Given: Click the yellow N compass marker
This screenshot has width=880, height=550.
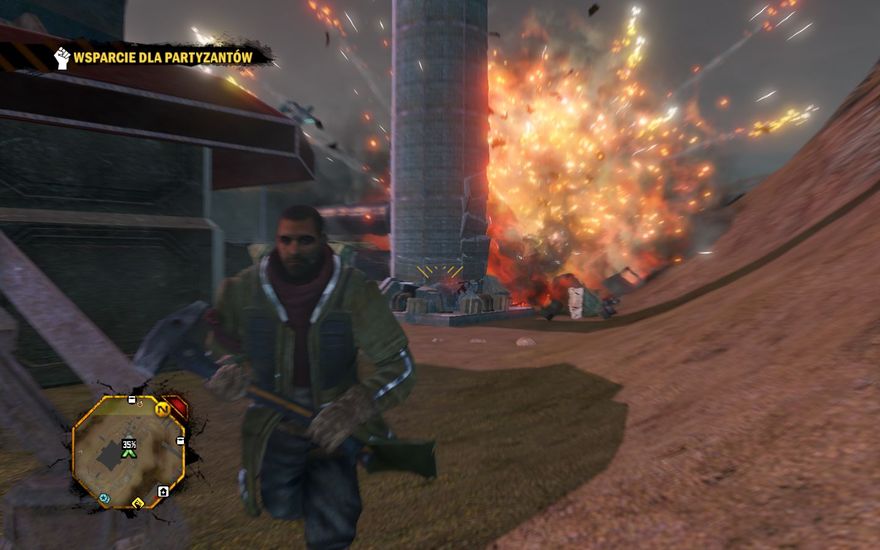Looking at the screenshot, I should 162,408.
